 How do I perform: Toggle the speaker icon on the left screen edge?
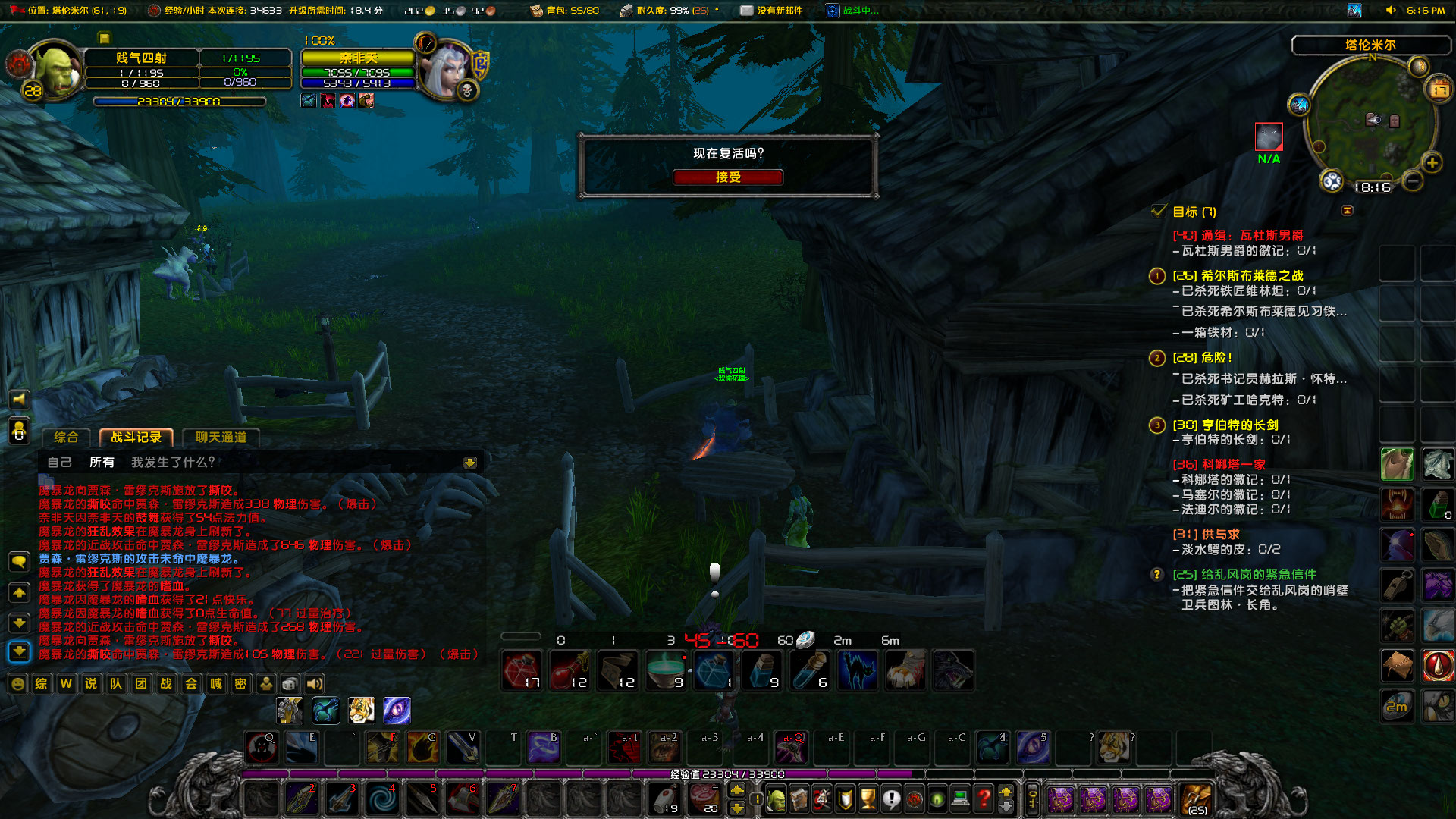pyautogui.click(x=19, y=398)
